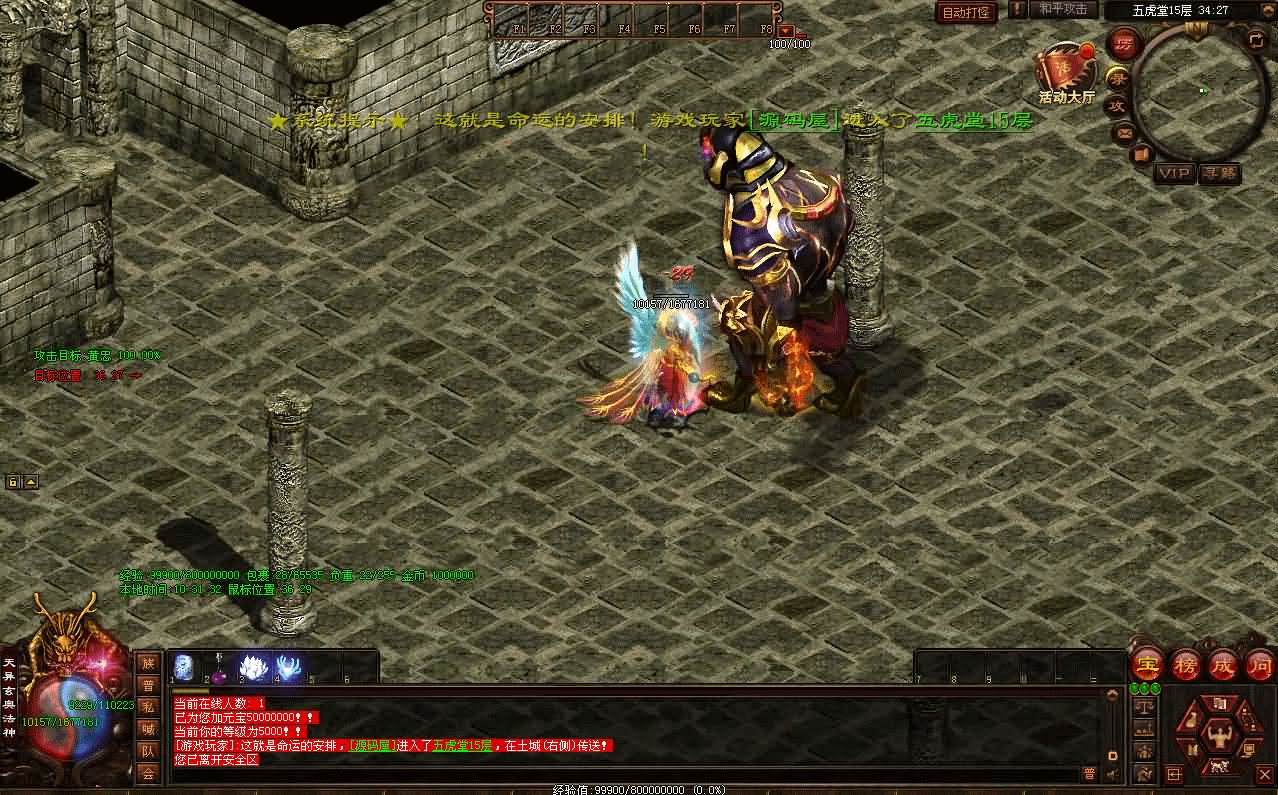
Task: Select the 族 clan chat channel tab
Action: 148,663
